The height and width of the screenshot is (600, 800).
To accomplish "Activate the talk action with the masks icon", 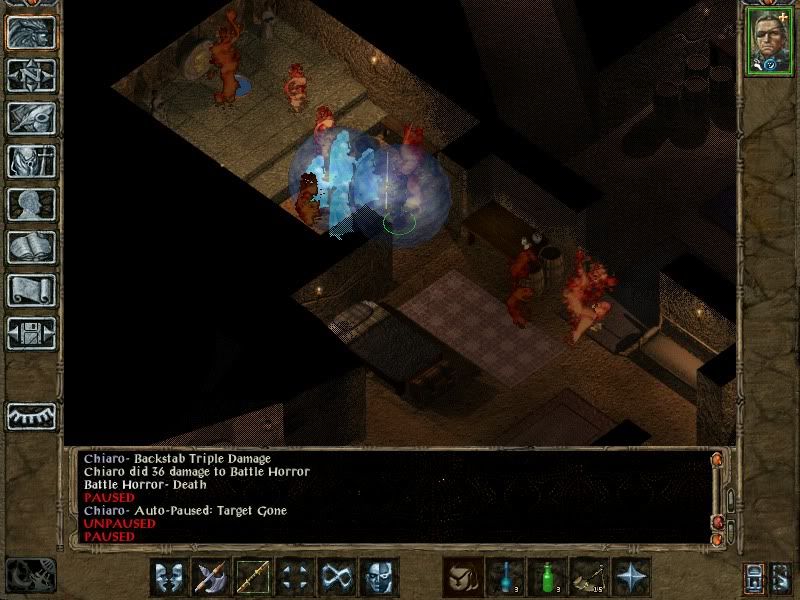I will [x=169, y=577].
